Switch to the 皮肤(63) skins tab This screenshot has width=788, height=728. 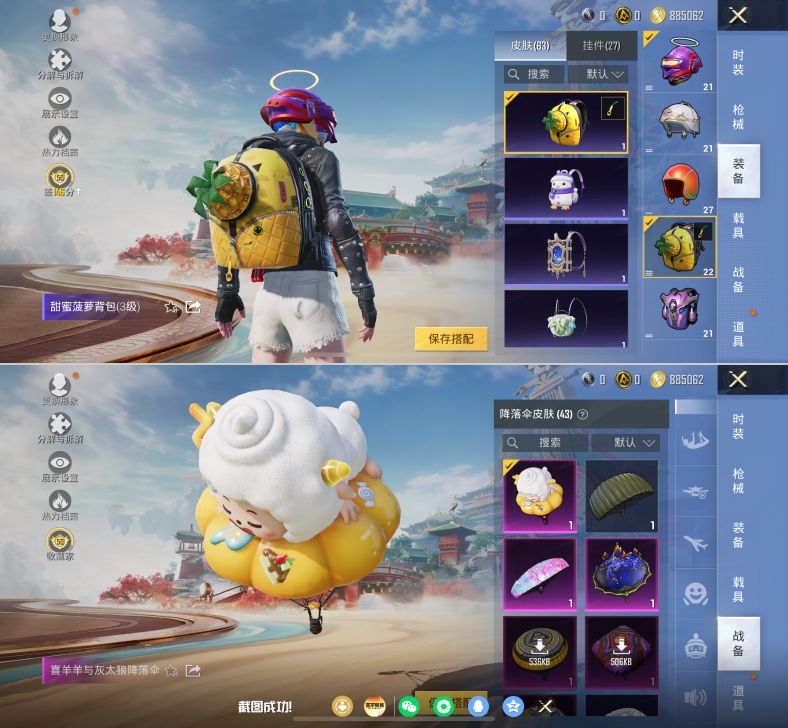[530, 46]
